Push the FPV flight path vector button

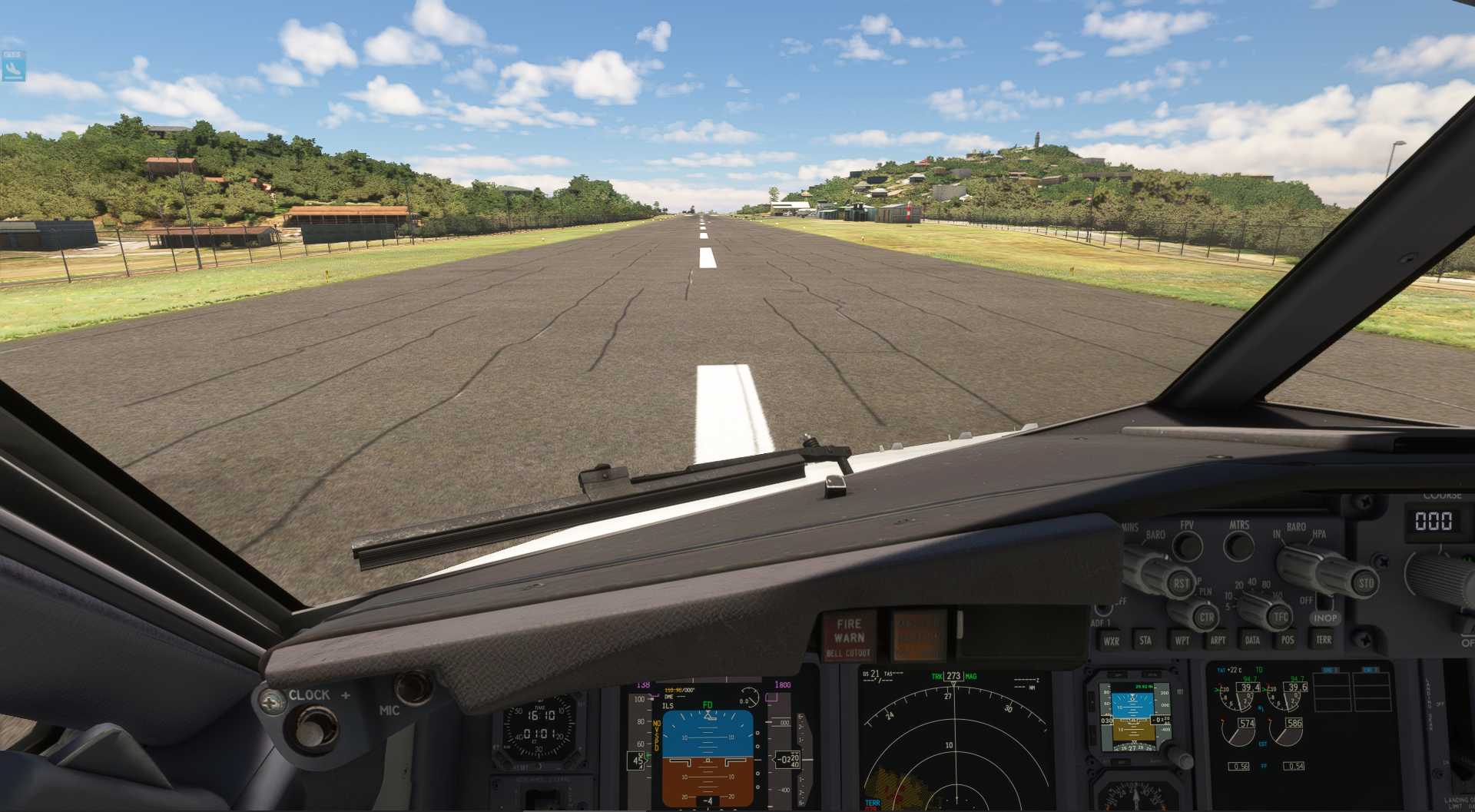pyautogui.click(x=1188, y=546)
